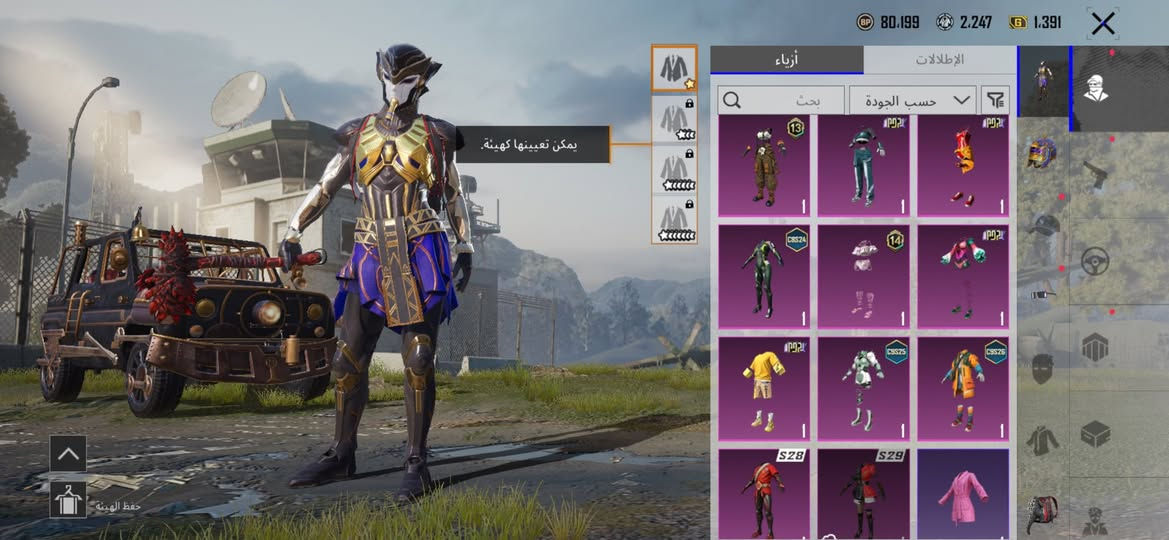Open the steering wheel vehicle category

pyautogui.click(x=1095, y=262)
